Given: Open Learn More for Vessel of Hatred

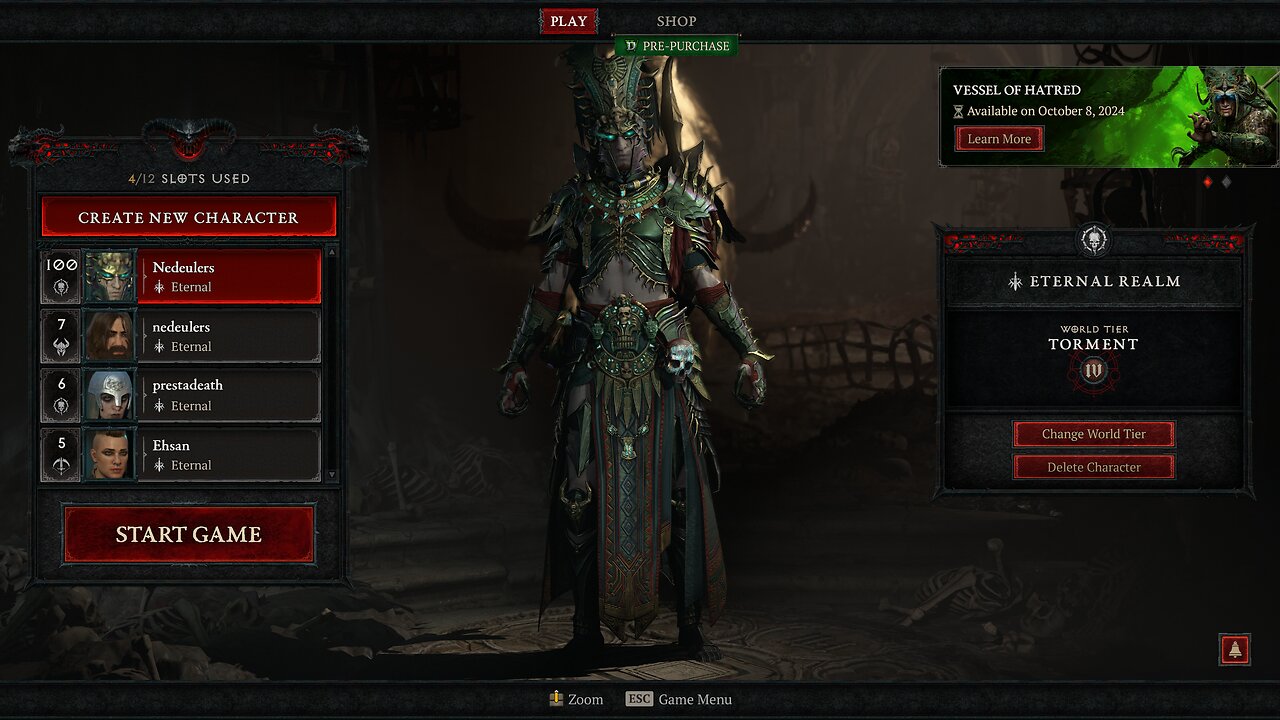Looking at the screenshot, I should click(x=999, y=138).
